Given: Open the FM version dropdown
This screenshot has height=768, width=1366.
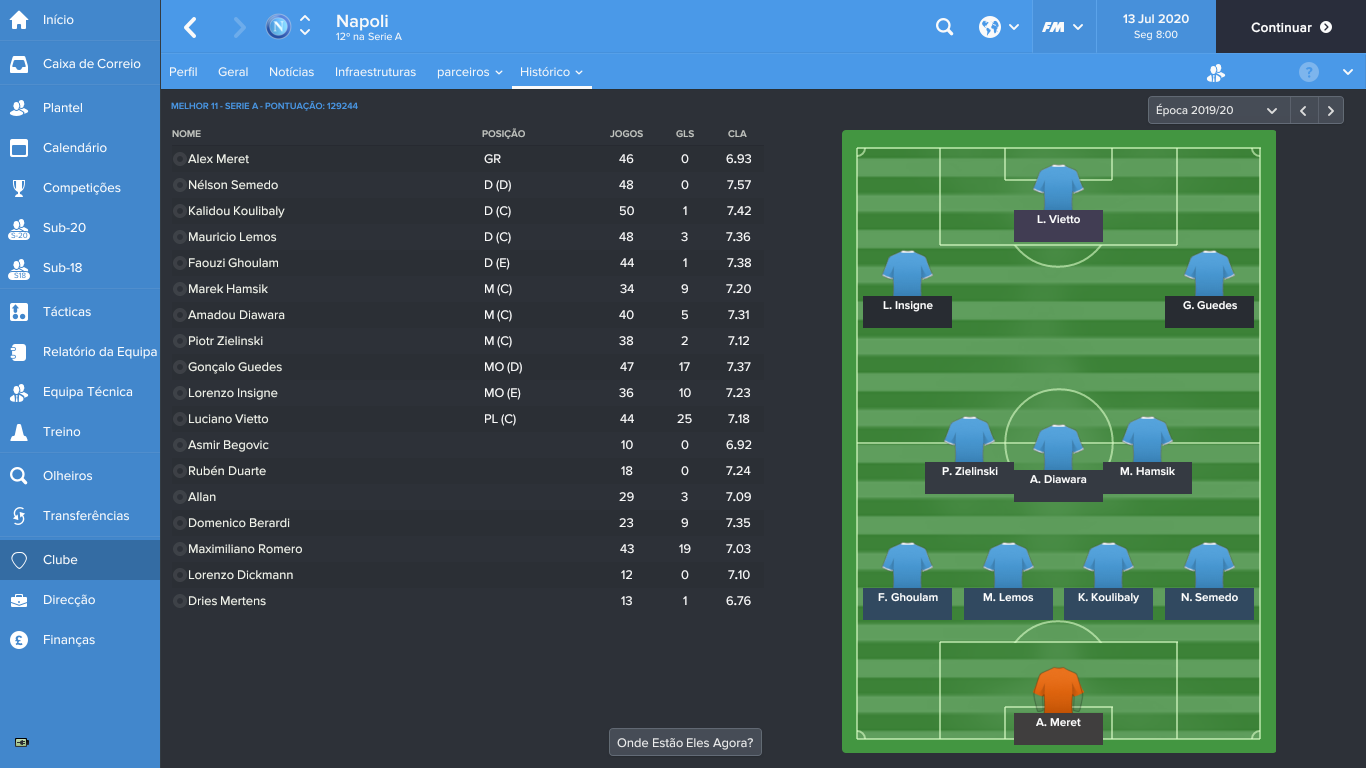Looking at the screenshot, I should [x=1063, y=27].
